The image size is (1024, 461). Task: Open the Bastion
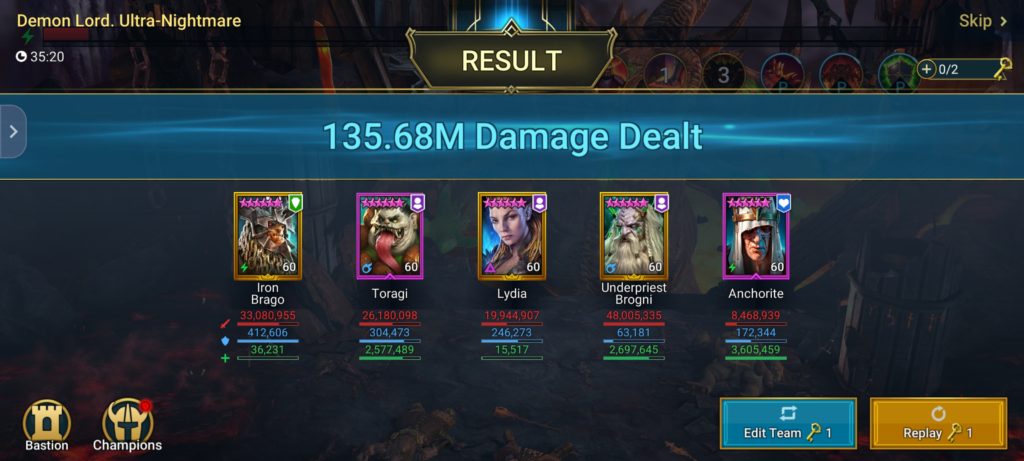pyautogui.click(x=47, y=424)
